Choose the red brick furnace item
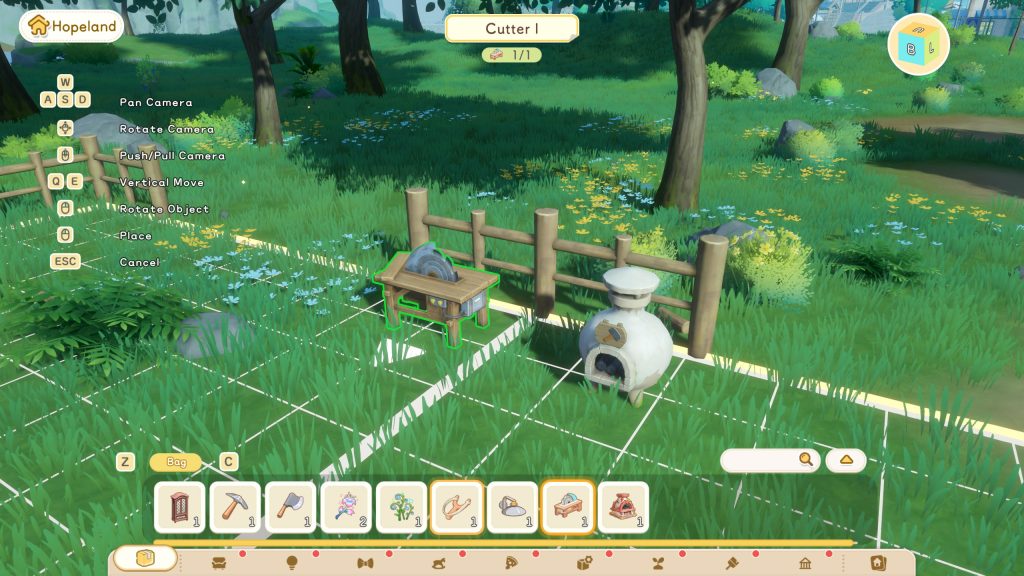Viewport: 1024px width, 576px height. pyautogui.click(x=624, y=507)
